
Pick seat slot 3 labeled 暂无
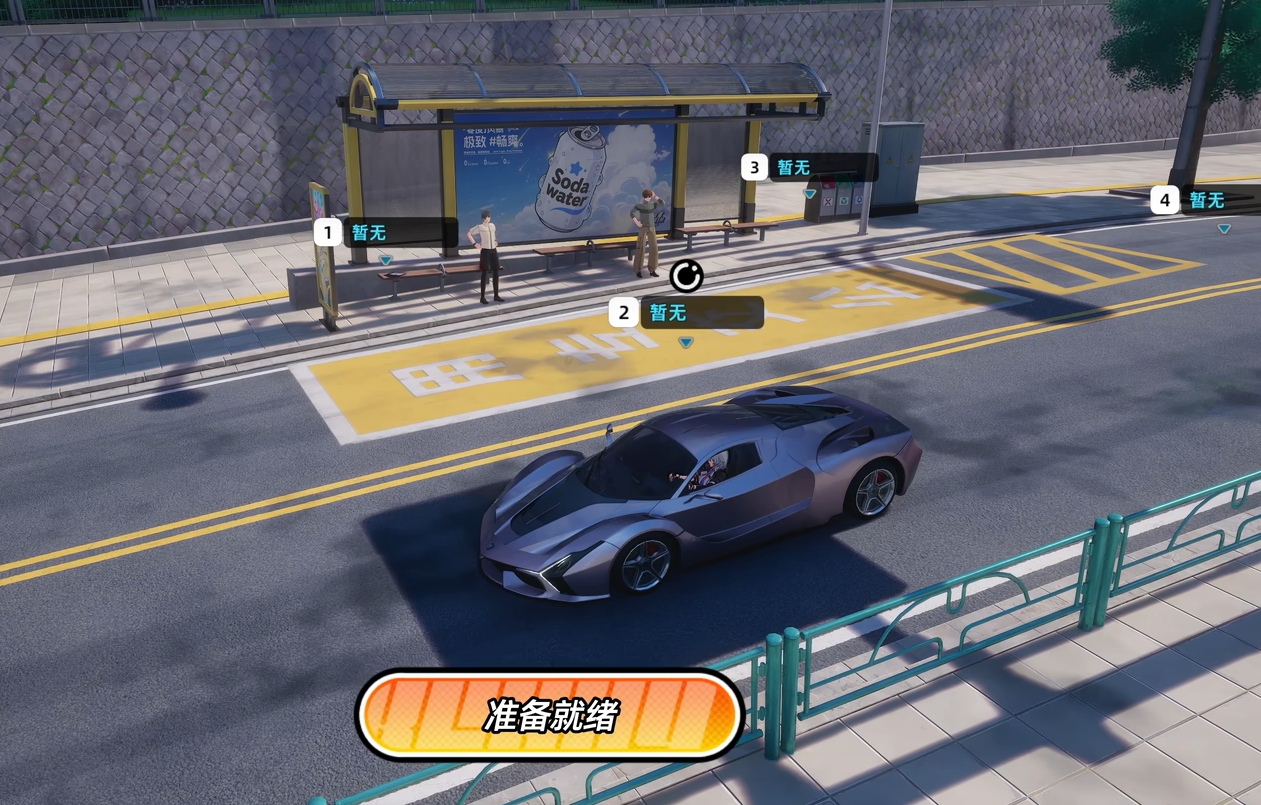[x=810, y=168]
